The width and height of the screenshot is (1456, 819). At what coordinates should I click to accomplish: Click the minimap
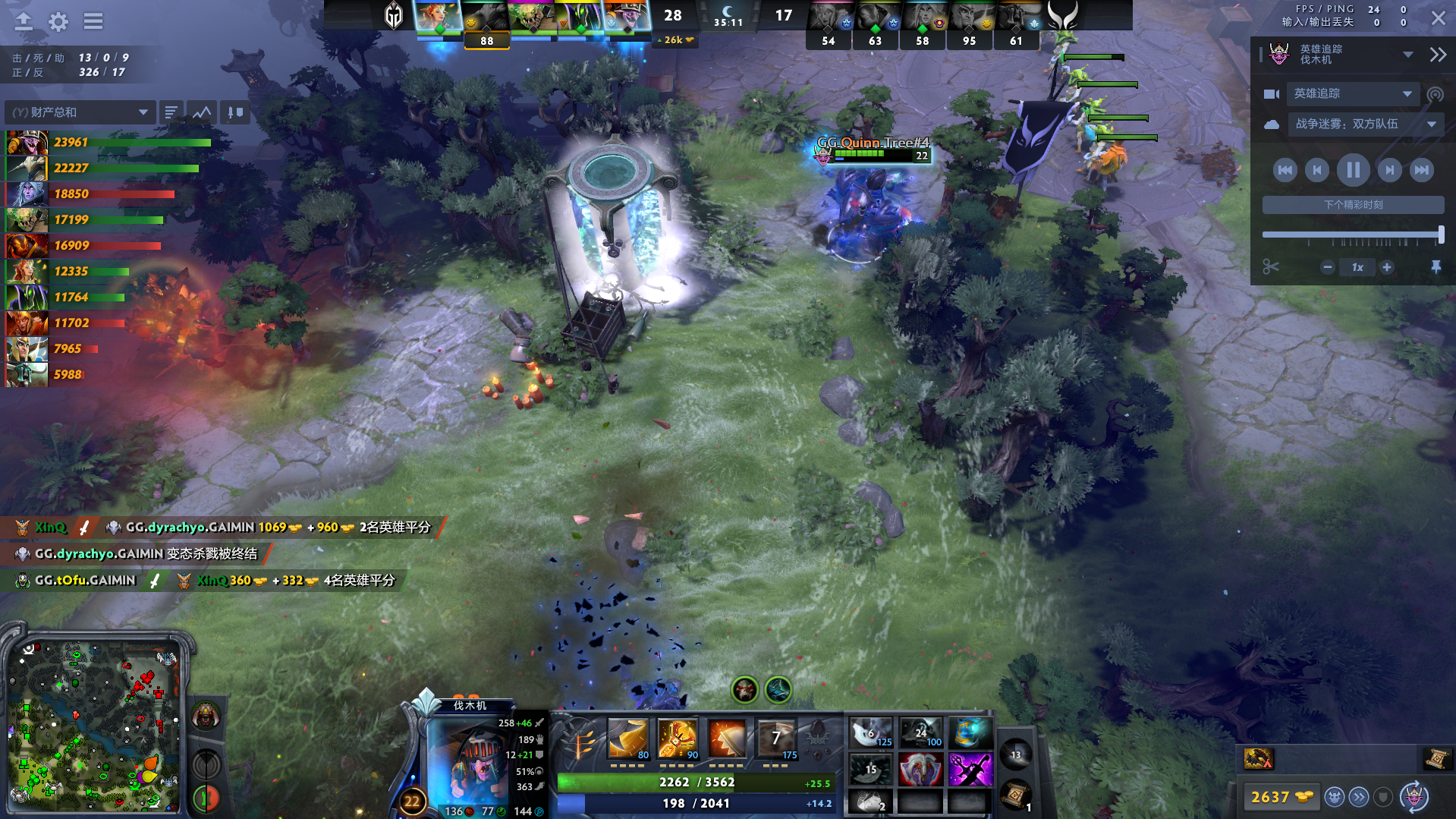click(x=95, y=726)
